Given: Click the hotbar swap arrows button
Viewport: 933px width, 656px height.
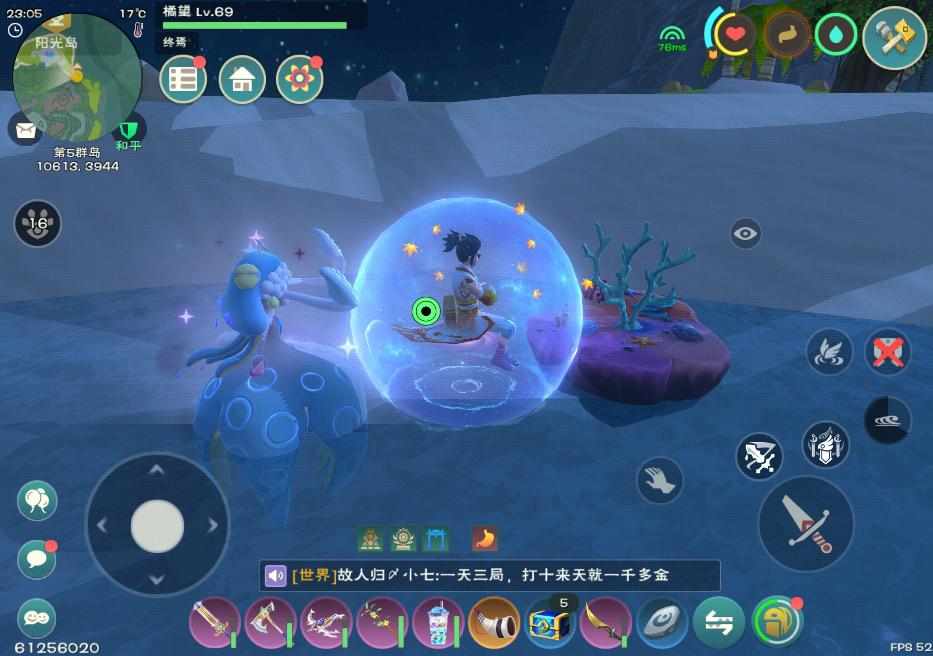Looking at the screenshot, I should click(x=718, y=622).
